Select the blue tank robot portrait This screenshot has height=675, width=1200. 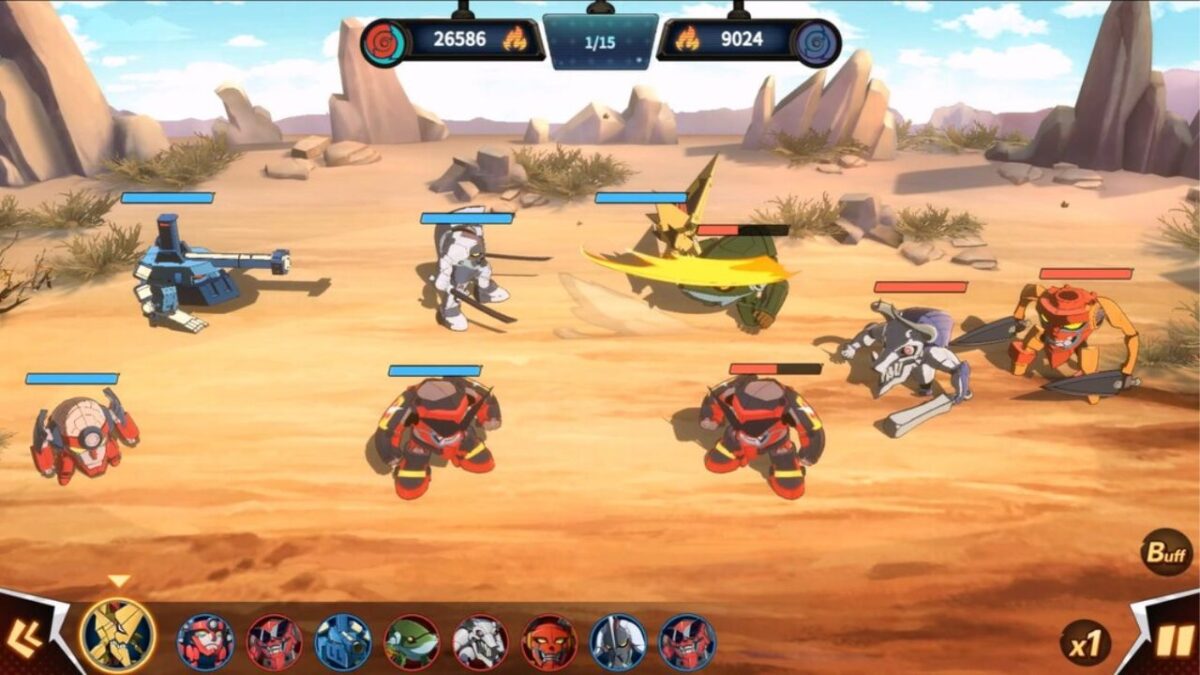(x=343, y=642)
